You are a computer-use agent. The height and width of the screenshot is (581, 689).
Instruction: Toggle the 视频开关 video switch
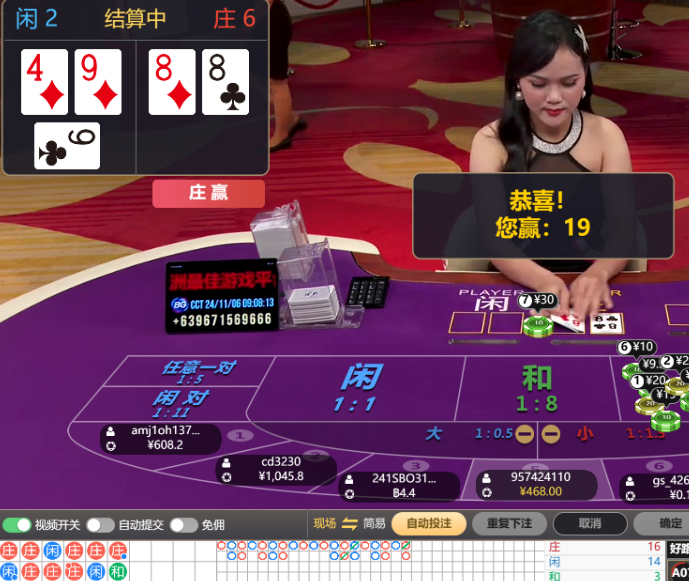click(17, 525)
